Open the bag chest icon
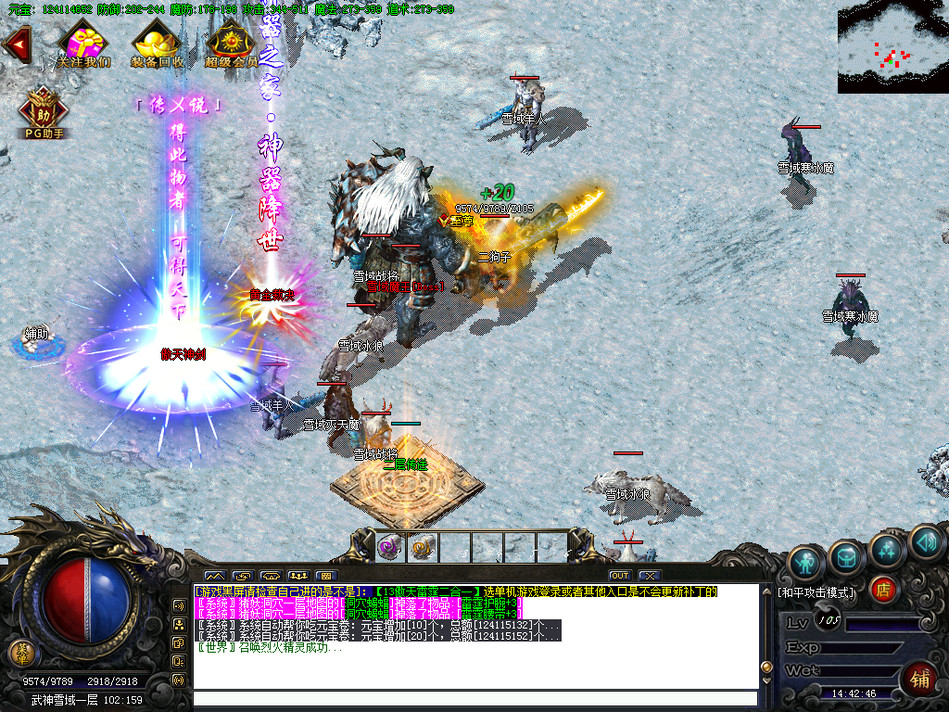 (x=846, y=556)
